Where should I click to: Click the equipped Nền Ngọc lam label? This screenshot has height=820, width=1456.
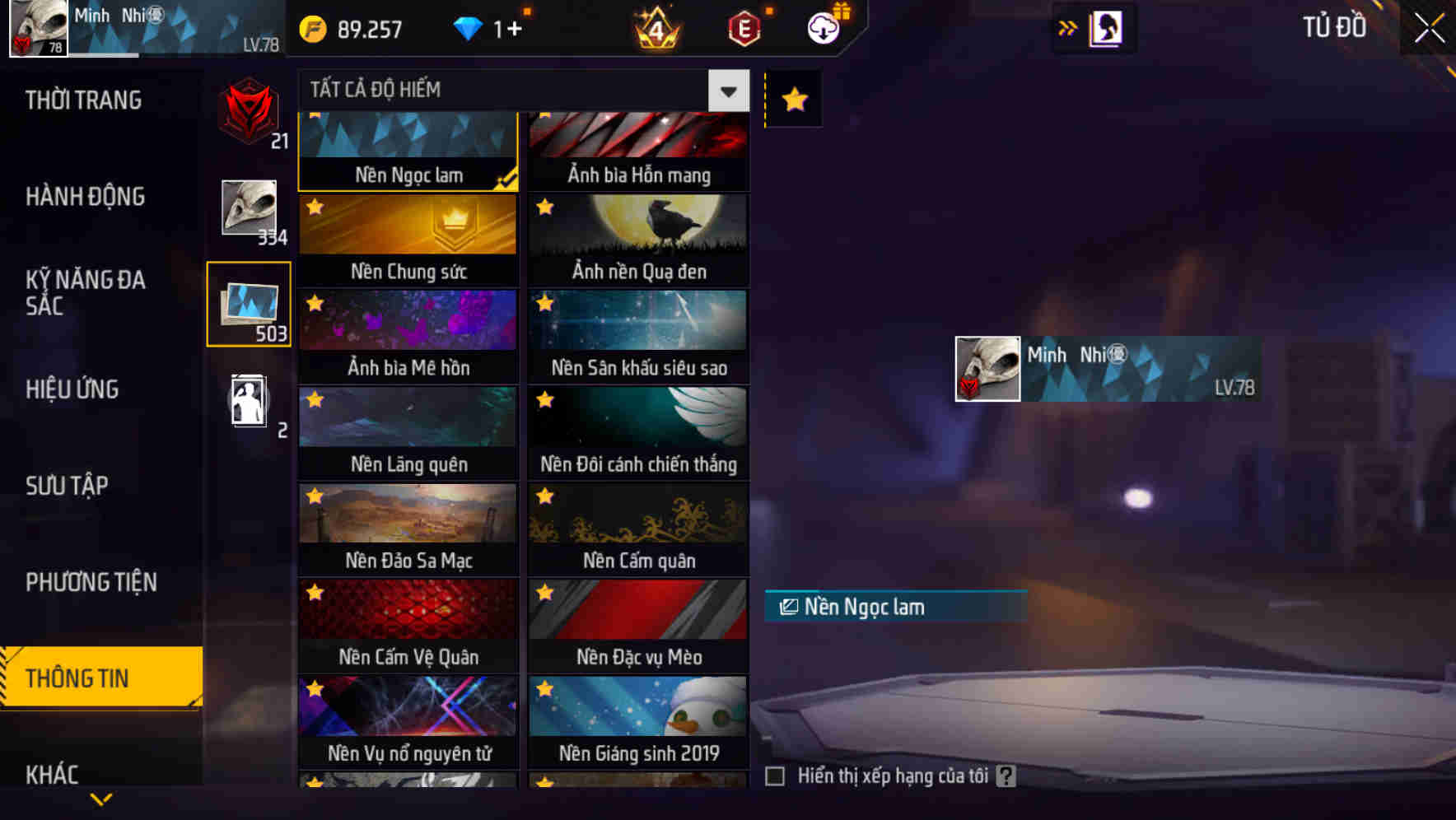tap(895, 607)
